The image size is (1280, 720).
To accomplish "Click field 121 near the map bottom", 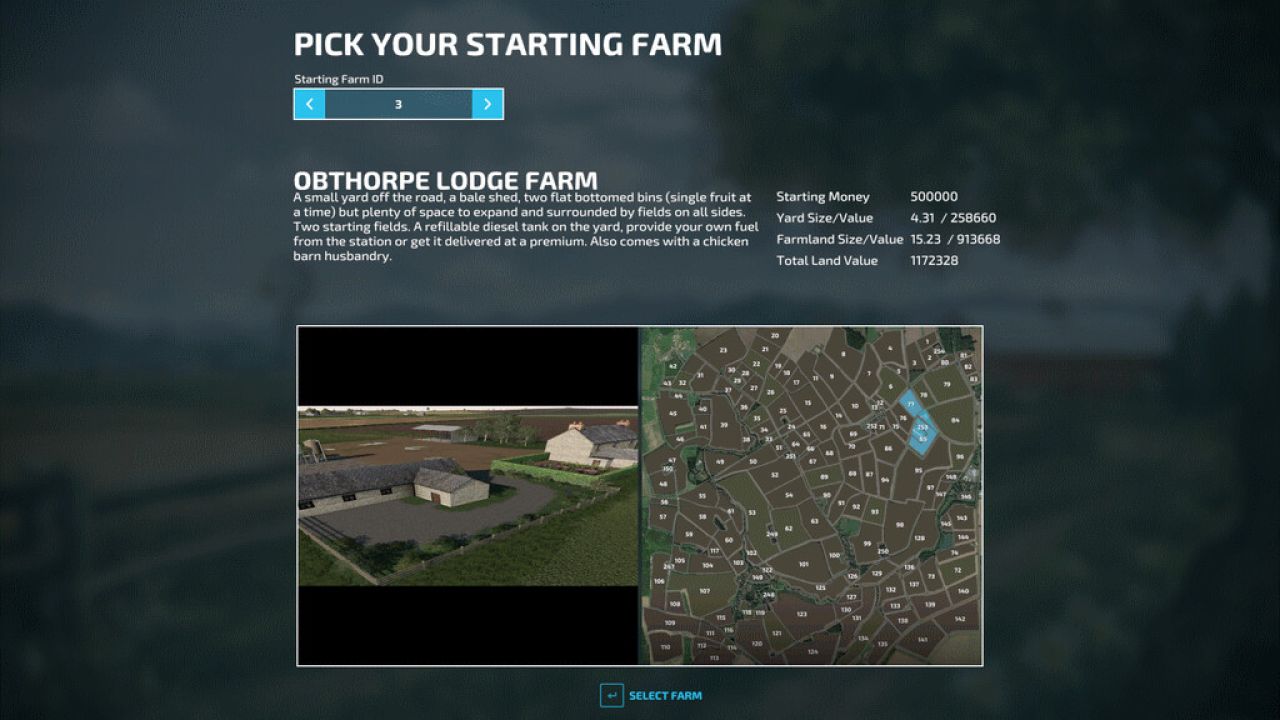I will 777,632.
